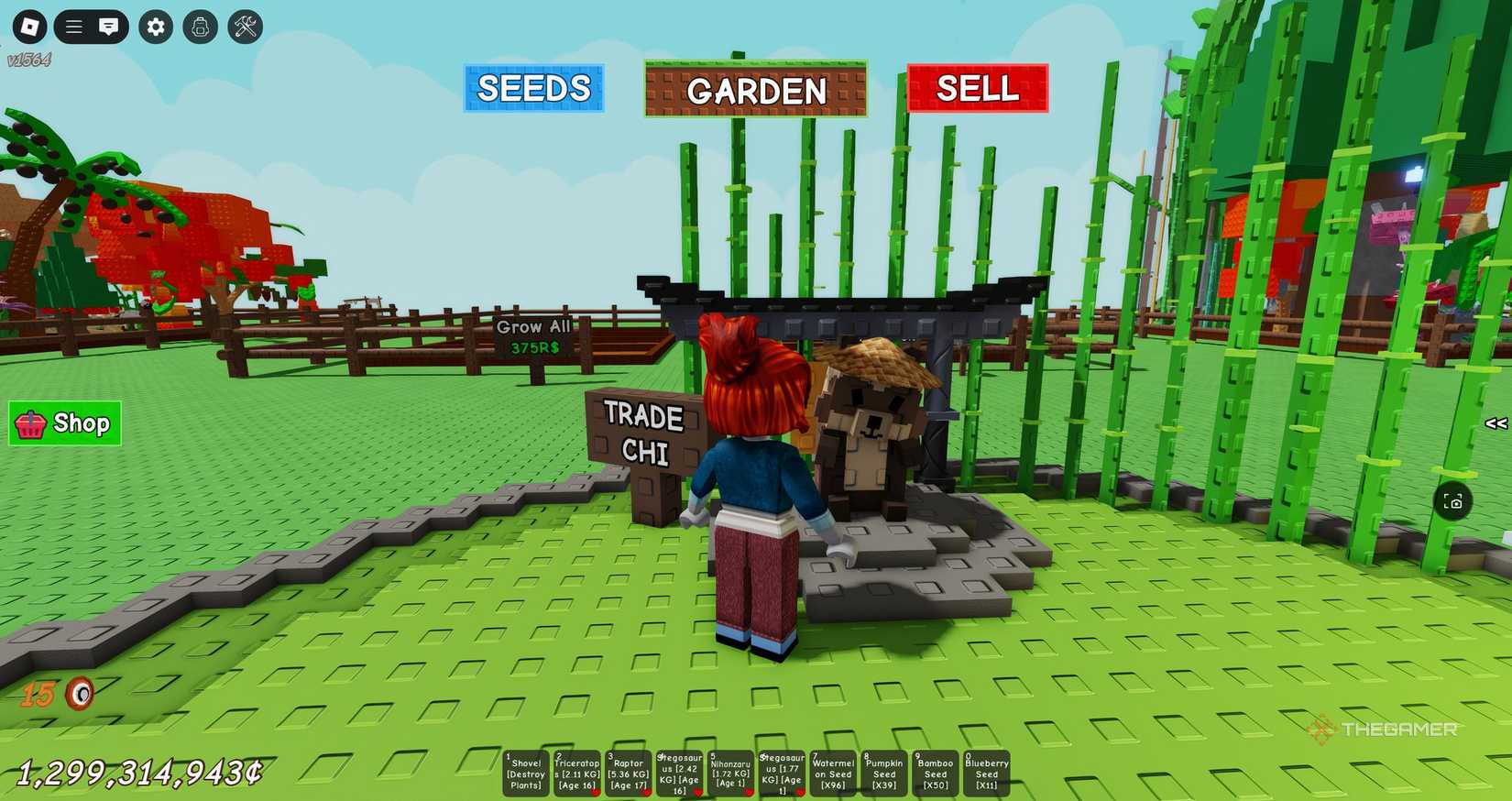The width and height of the screenshot is (1512, 801).
Task: Select the Raptor in slot 3
Action: click(x=628, y=773)
